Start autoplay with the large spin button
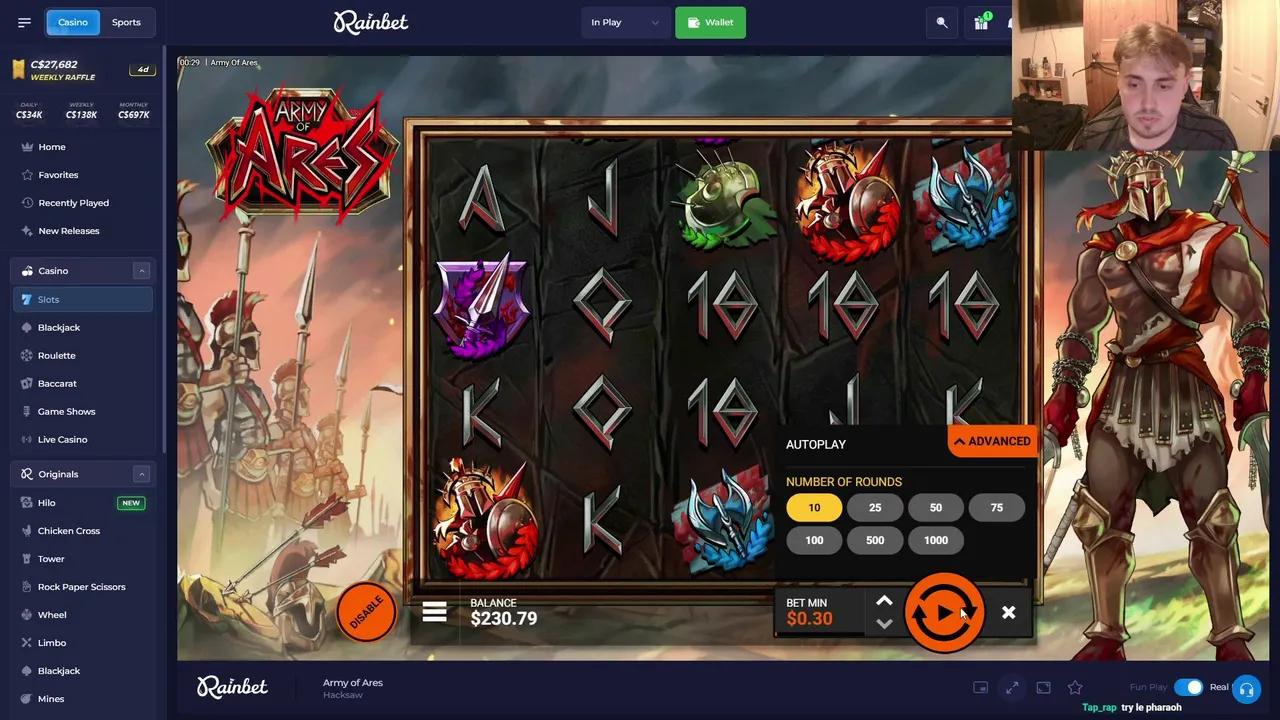1280x720 pixels. point(944,612)
